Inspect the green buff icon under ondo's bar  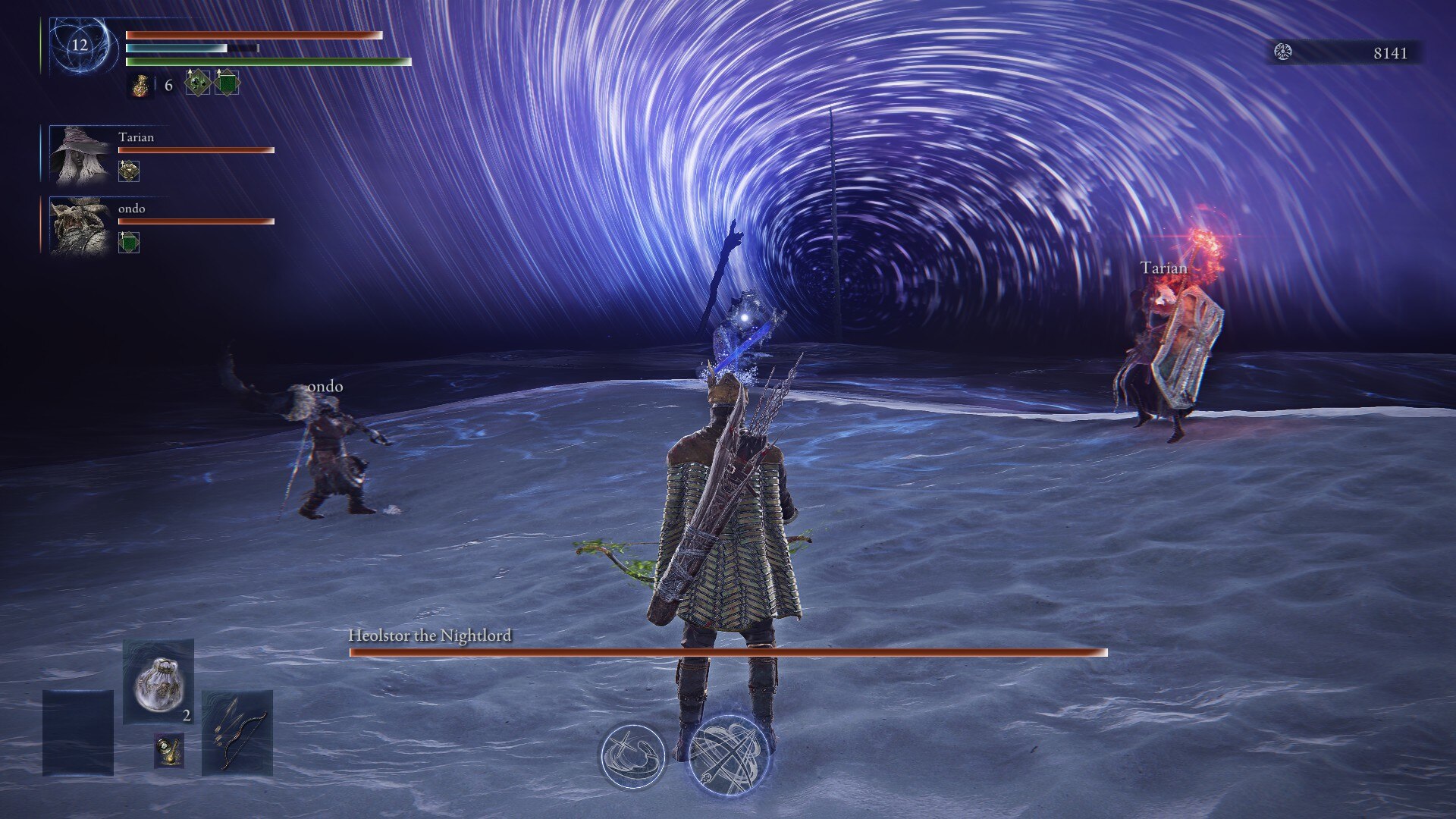(x=129, y=243)
